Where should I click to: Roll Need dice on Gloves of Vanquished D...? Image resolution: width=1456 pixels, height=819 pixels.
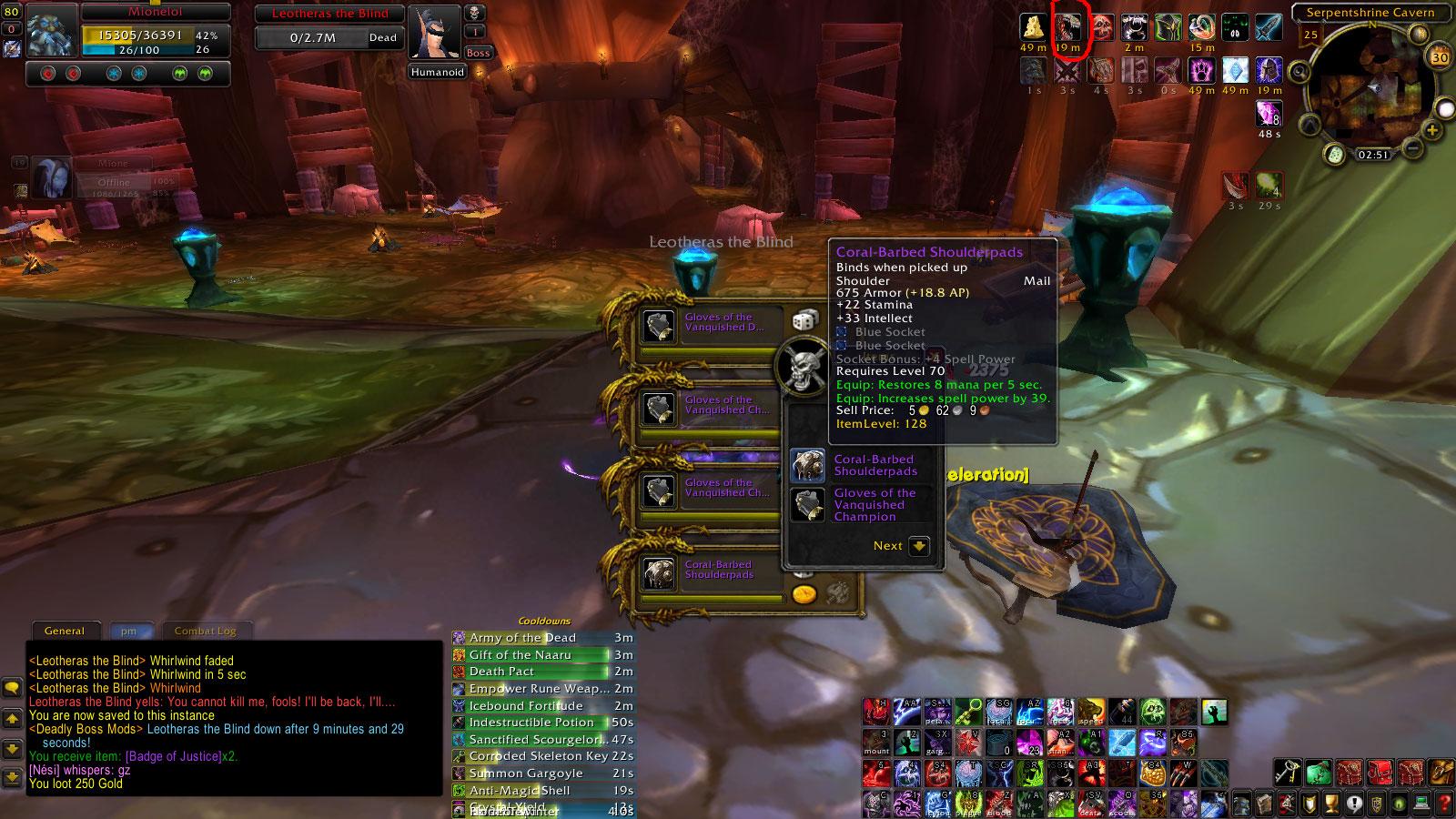pos(804,319)
